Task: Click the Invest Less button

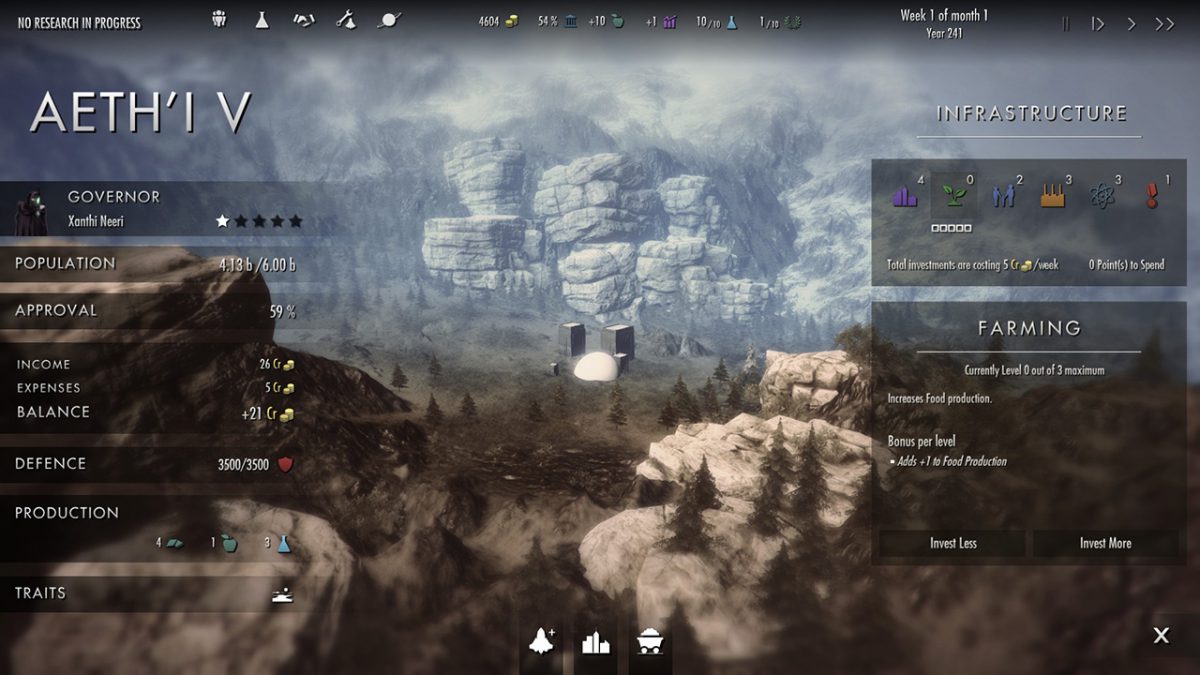Action: tap(953, 543)
